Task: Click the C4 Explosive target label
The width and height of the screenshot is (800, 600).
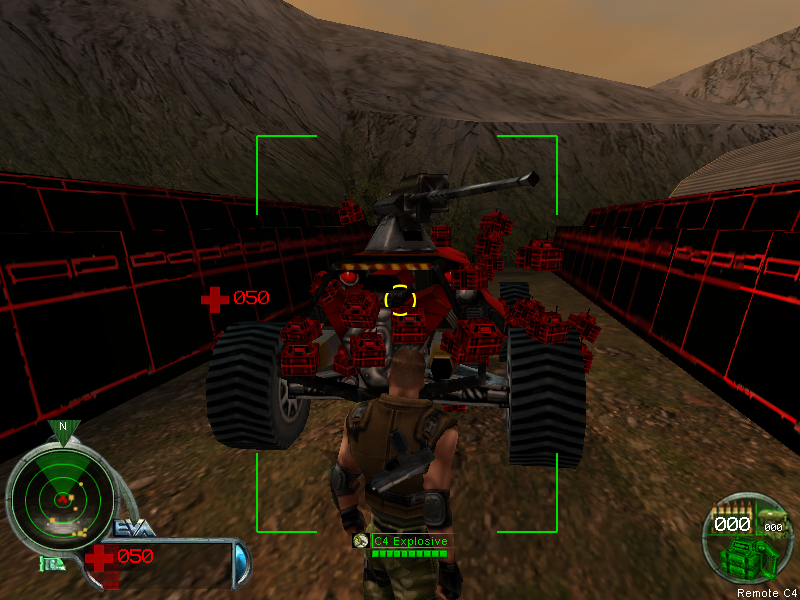Action: pos(410,540)
